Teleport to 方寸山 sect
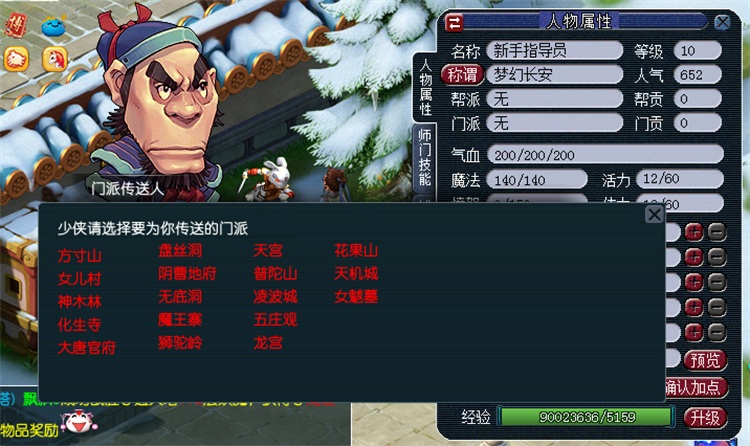Image resolution: width=750 pixels, height=446 pixels. tap(80, 256)
